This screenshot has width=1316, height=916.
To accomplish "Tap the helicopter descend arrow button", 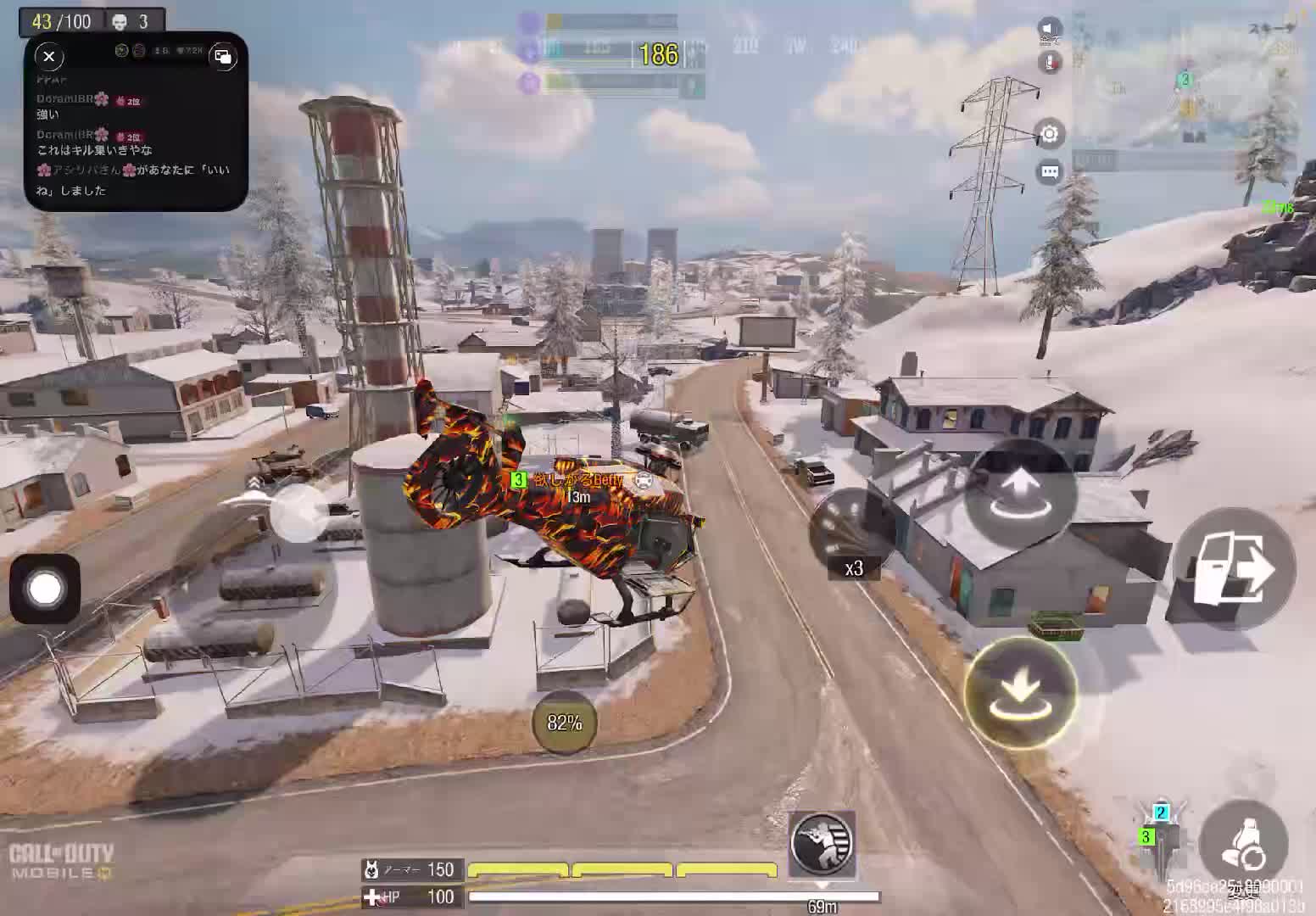I will [x=1021, y=691].
